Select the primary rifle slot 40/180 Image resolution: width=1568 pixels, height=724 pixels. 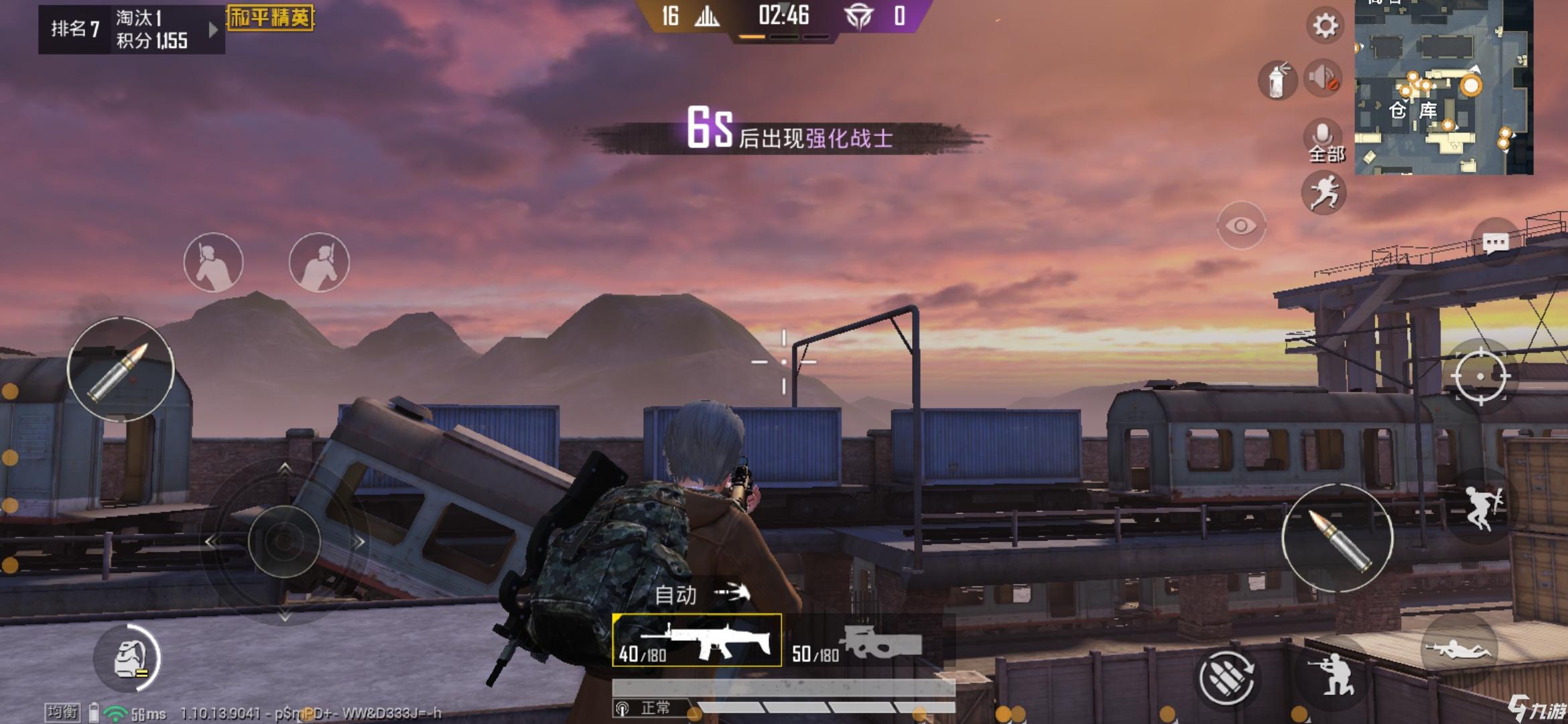(697, 641)
